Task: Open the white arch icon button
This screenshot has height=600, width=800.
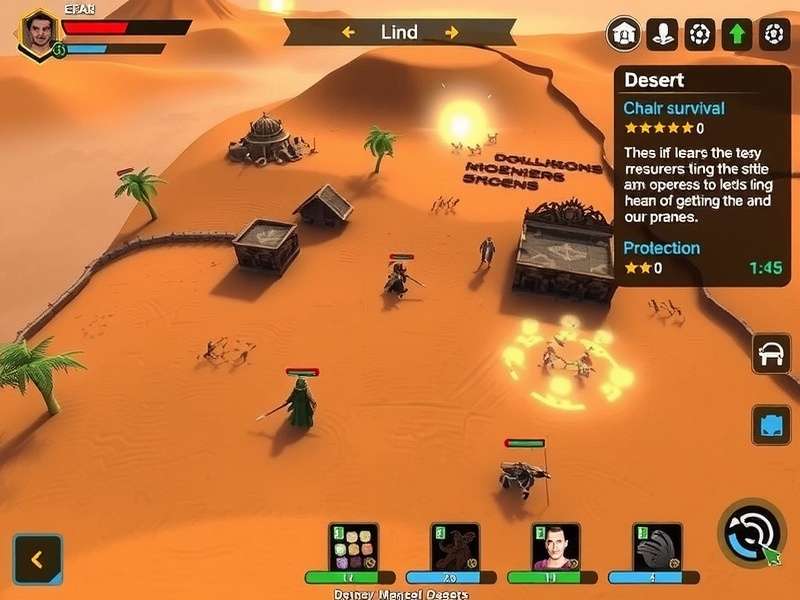Action: 771,355
